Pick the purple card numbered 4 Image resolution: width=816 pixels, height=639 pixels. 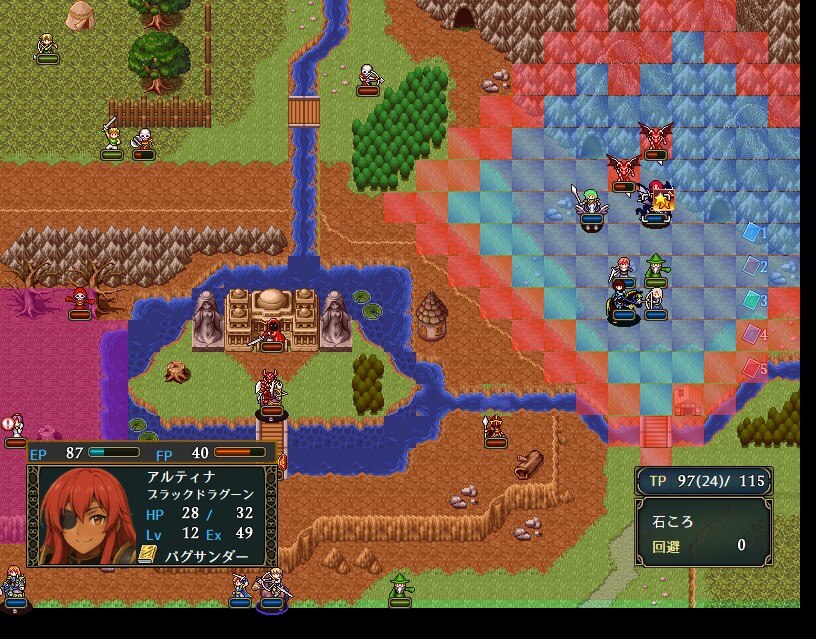(x=752, y=334)
